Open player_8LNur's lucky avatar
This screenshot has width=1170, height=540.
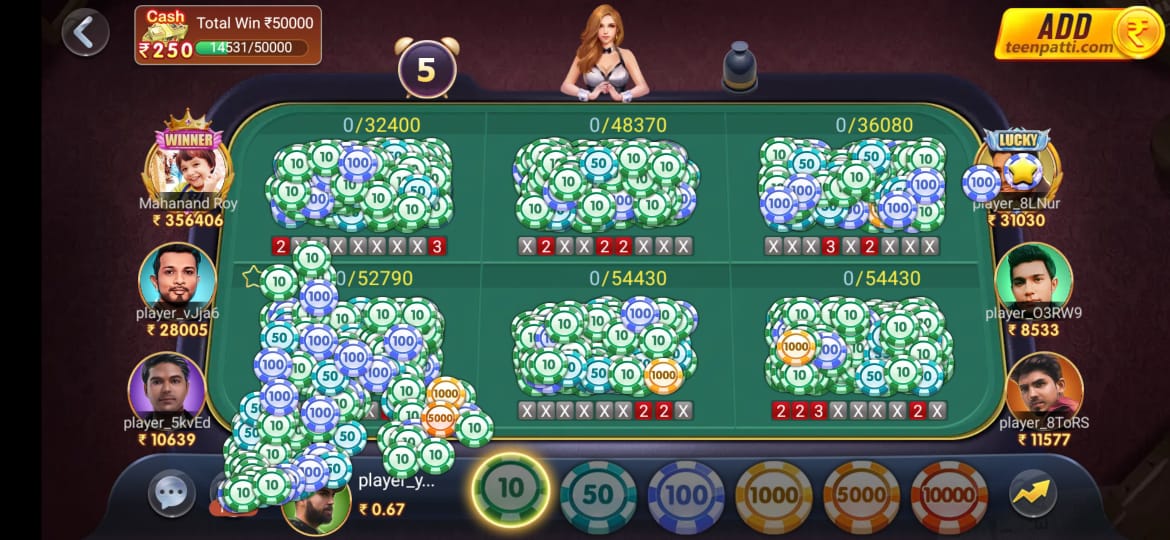pos(1019,167)
